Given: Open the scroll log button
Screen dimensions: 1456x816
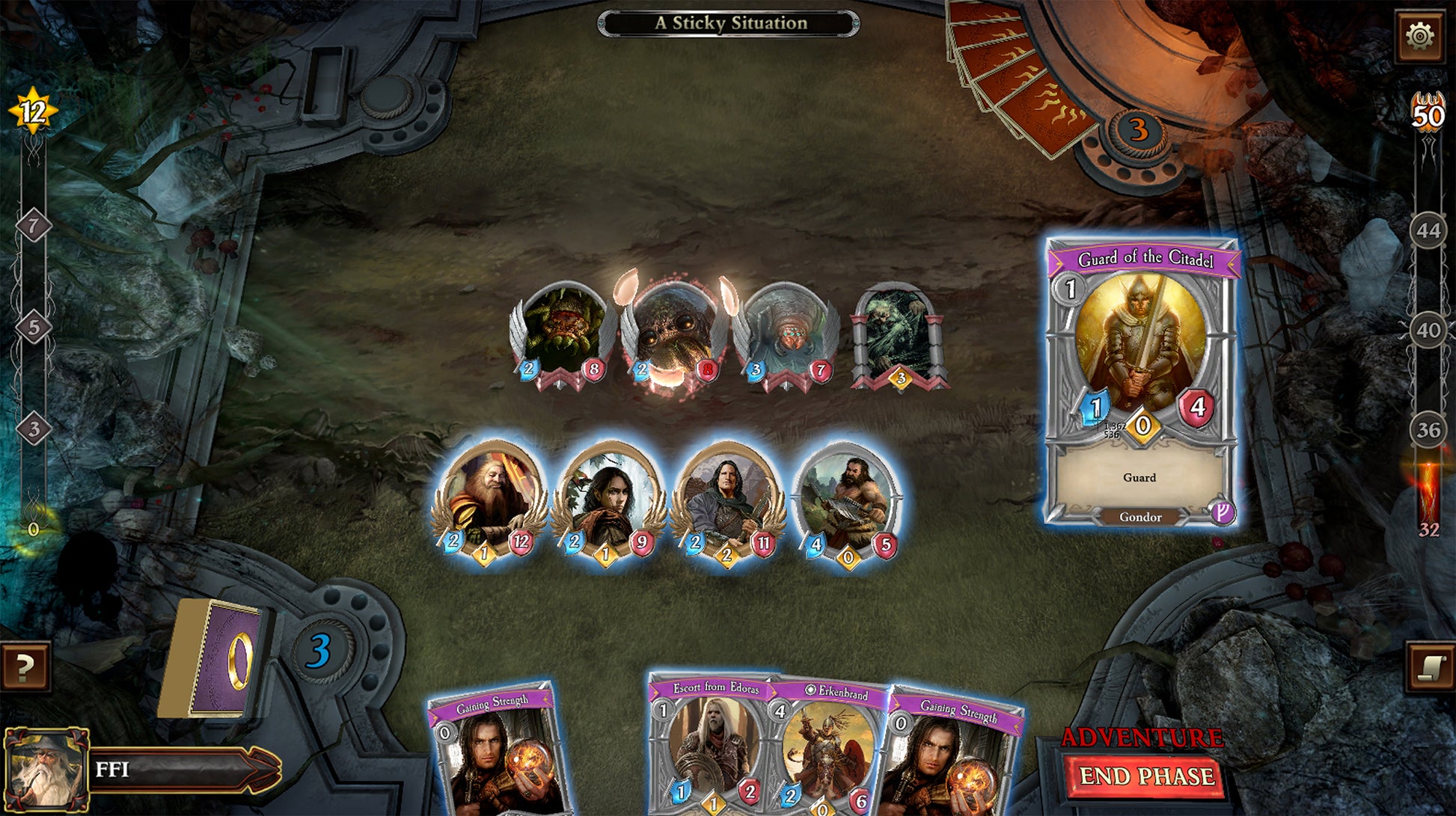Looking at the screenshot, I should click(x=1431, y=666).
